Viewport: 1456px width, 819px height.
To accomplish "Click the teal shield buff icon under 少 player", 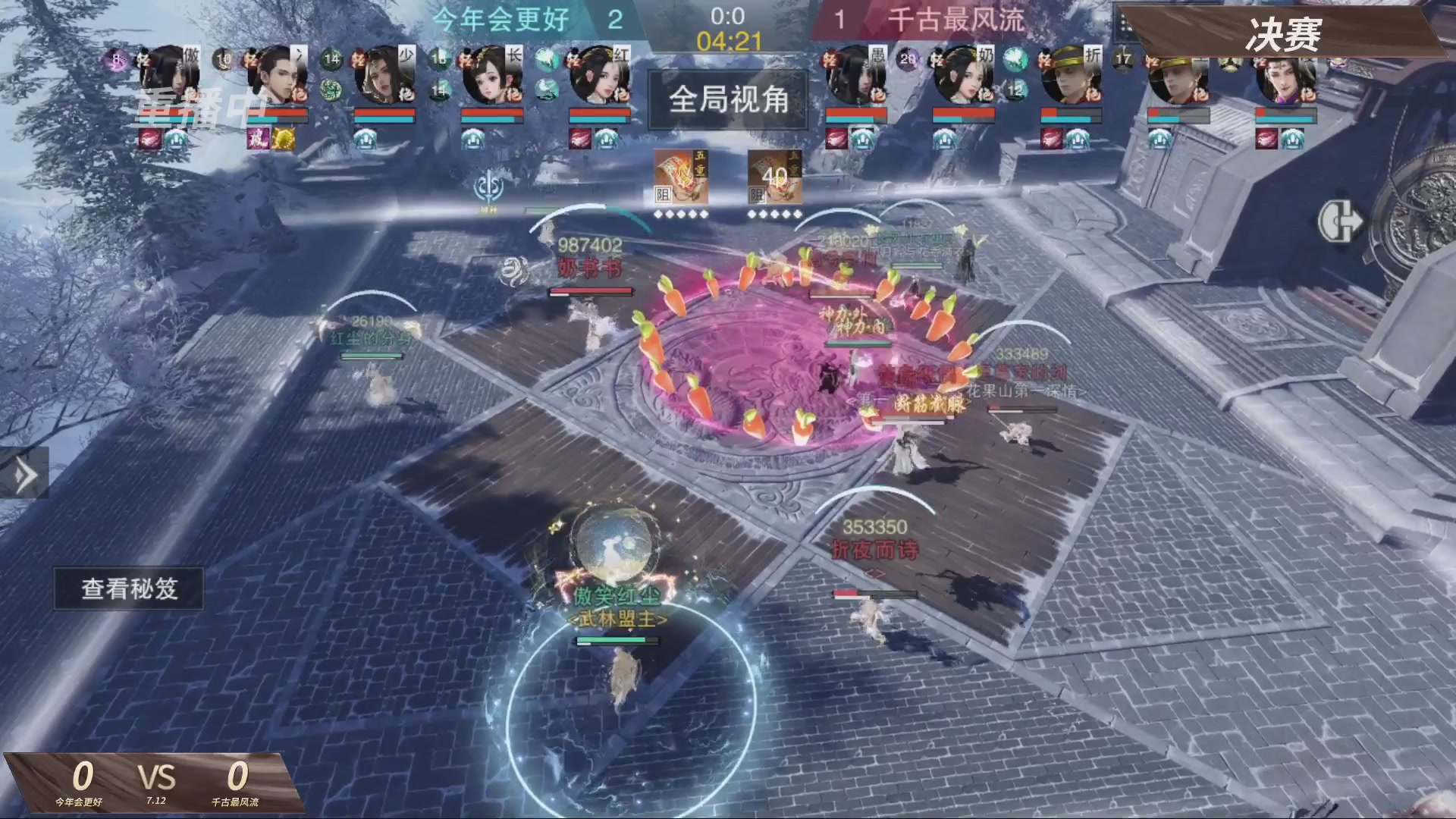I will coord(365,139).
